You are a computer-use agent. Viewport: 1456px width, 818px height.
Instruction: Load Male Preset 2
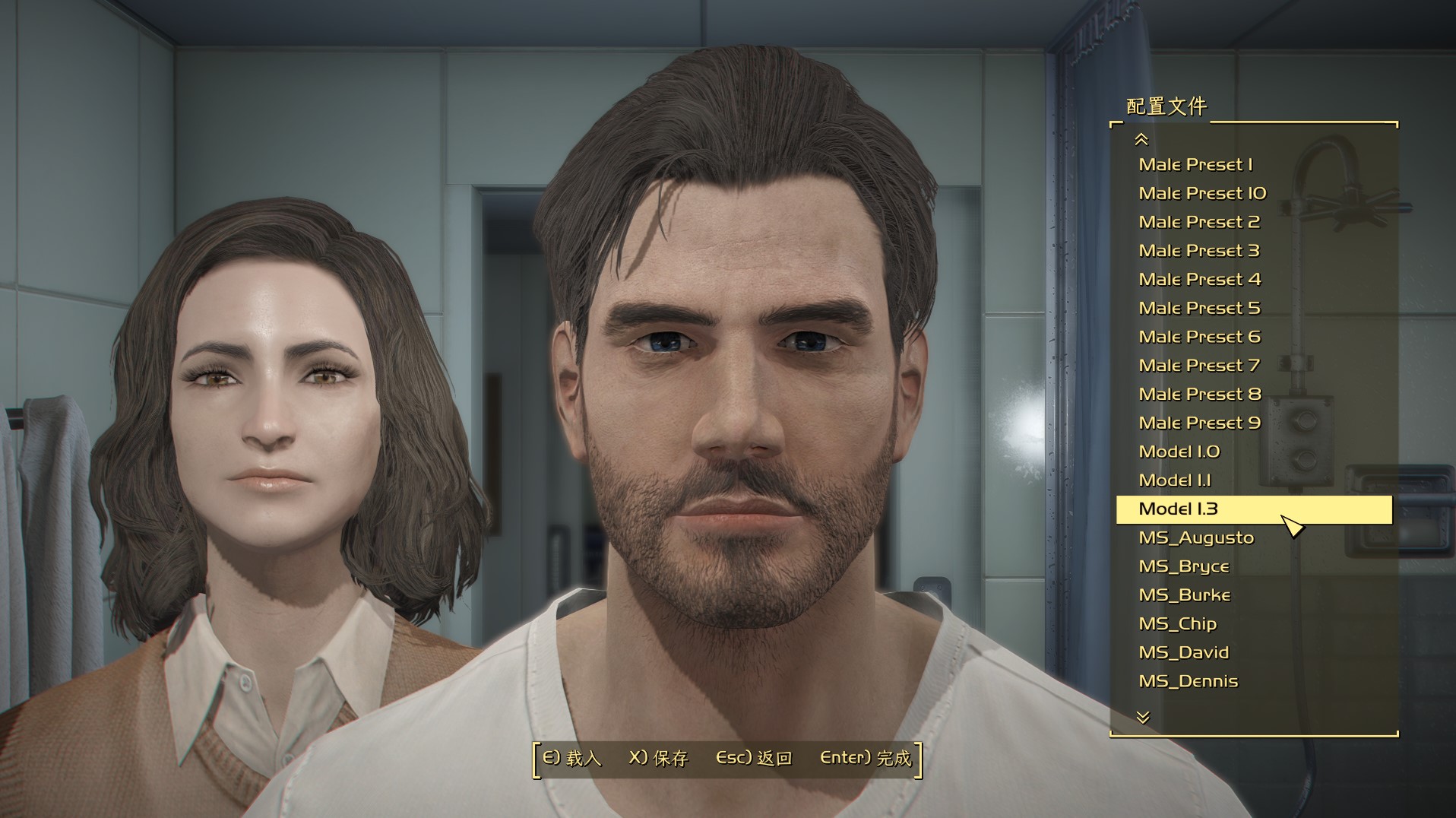[1199, 222]
